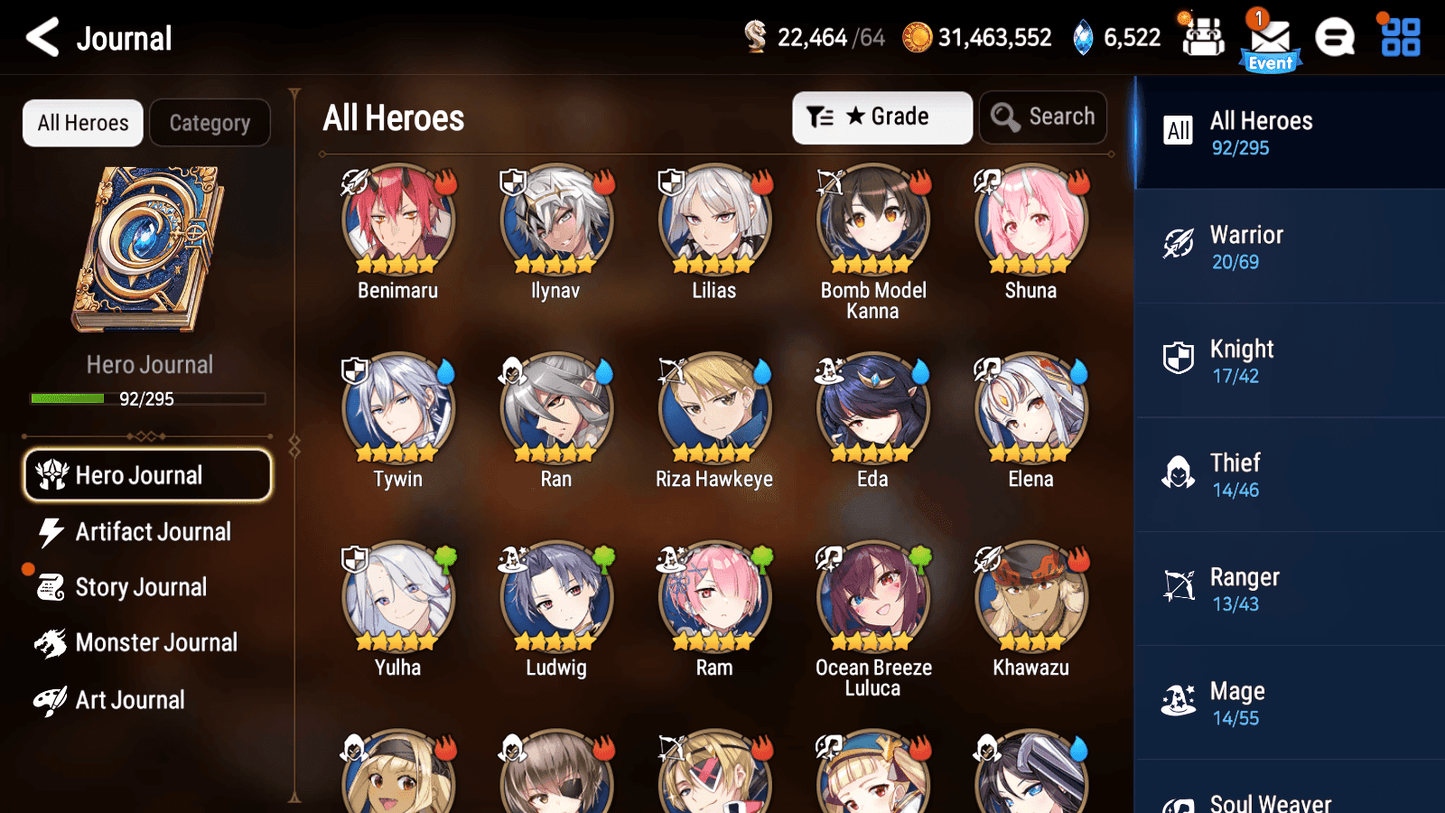This screenshot has height=813, width=1445.
Task: Select the Warrior class filter icon
Action: click(1180, 244)
